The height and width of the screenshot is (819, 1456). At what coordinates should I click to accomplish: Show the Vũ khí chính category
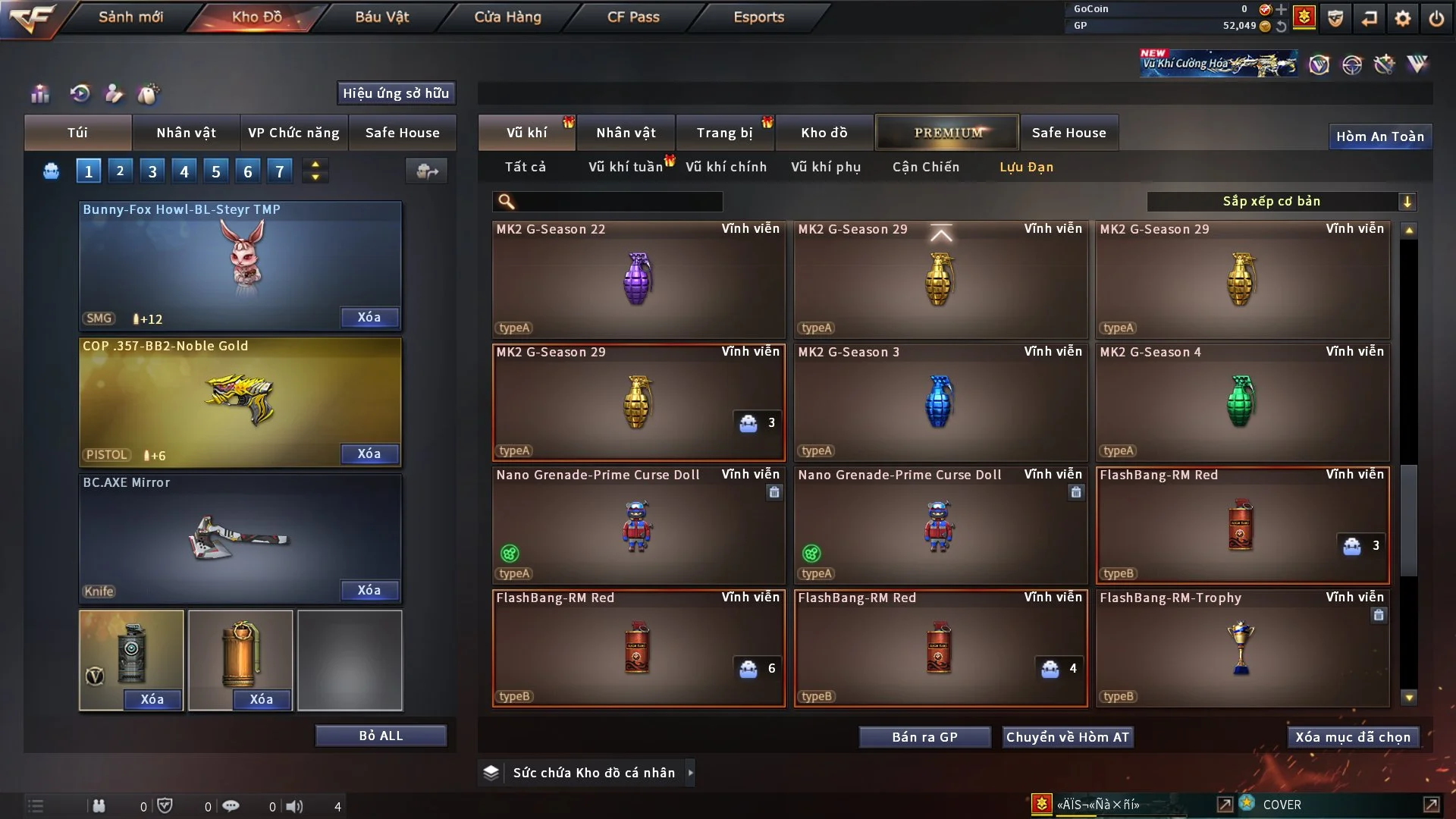(726, 167)
